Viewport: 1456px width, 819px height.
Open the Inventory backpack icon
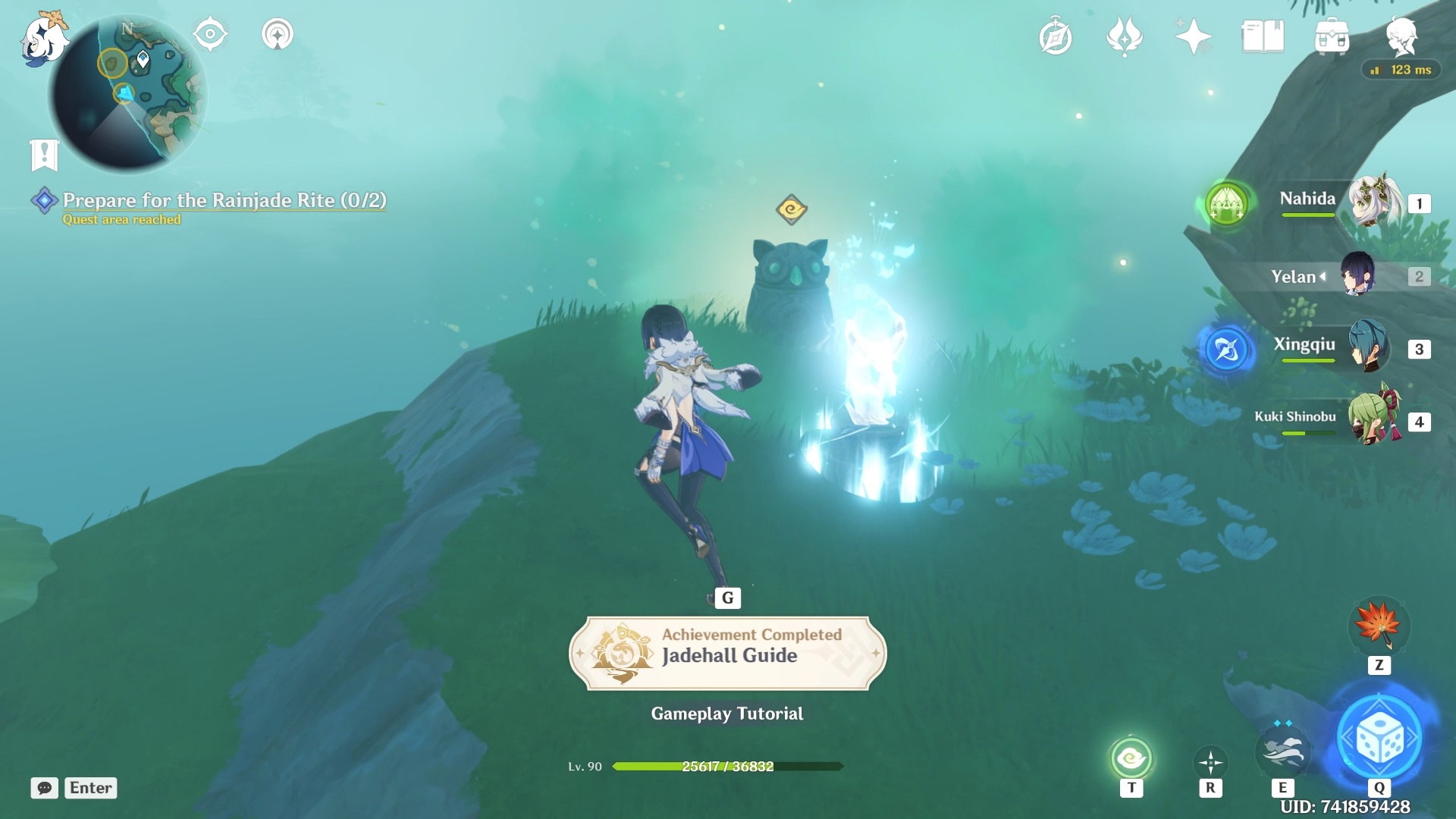tap(1333, 35)
